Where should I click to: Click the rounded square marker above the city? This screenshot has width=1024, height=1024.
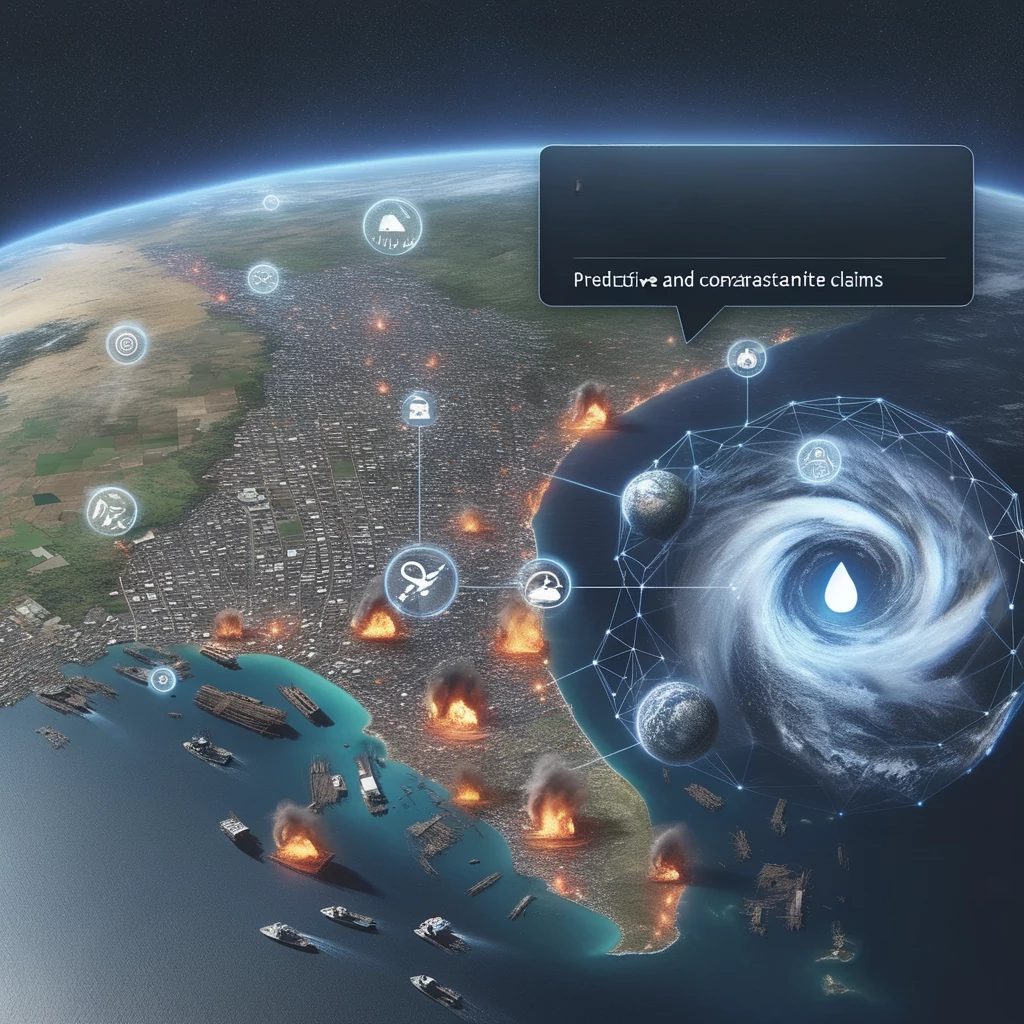pyautogui.click(x=418, y=409)
